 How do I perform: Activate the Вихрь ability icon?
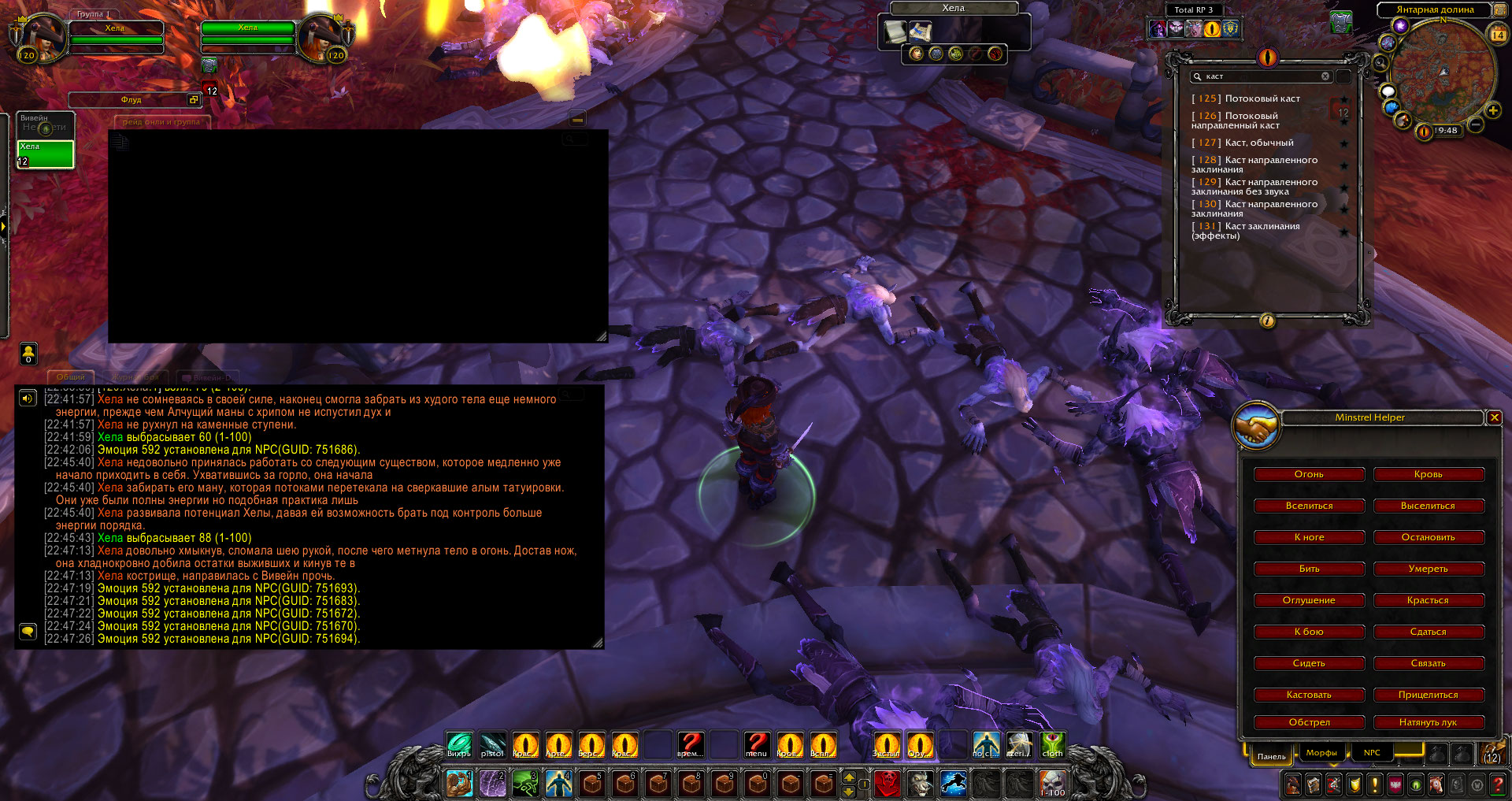click(459, 744)
